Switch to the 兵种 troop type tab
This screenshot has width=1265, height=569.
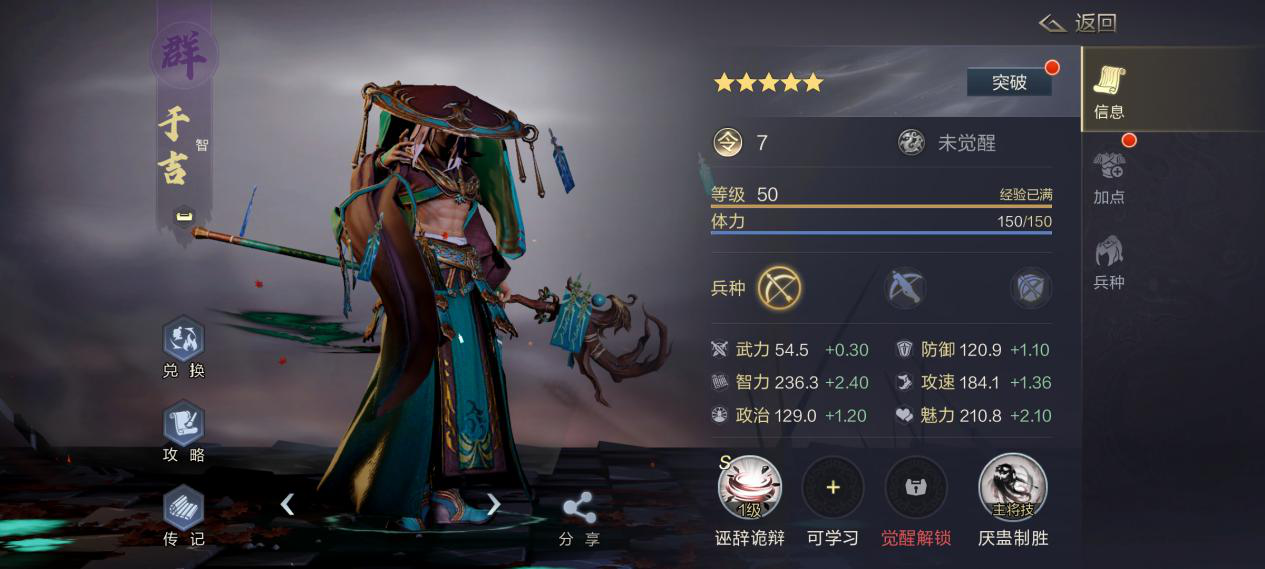(x=1109, y=262)
